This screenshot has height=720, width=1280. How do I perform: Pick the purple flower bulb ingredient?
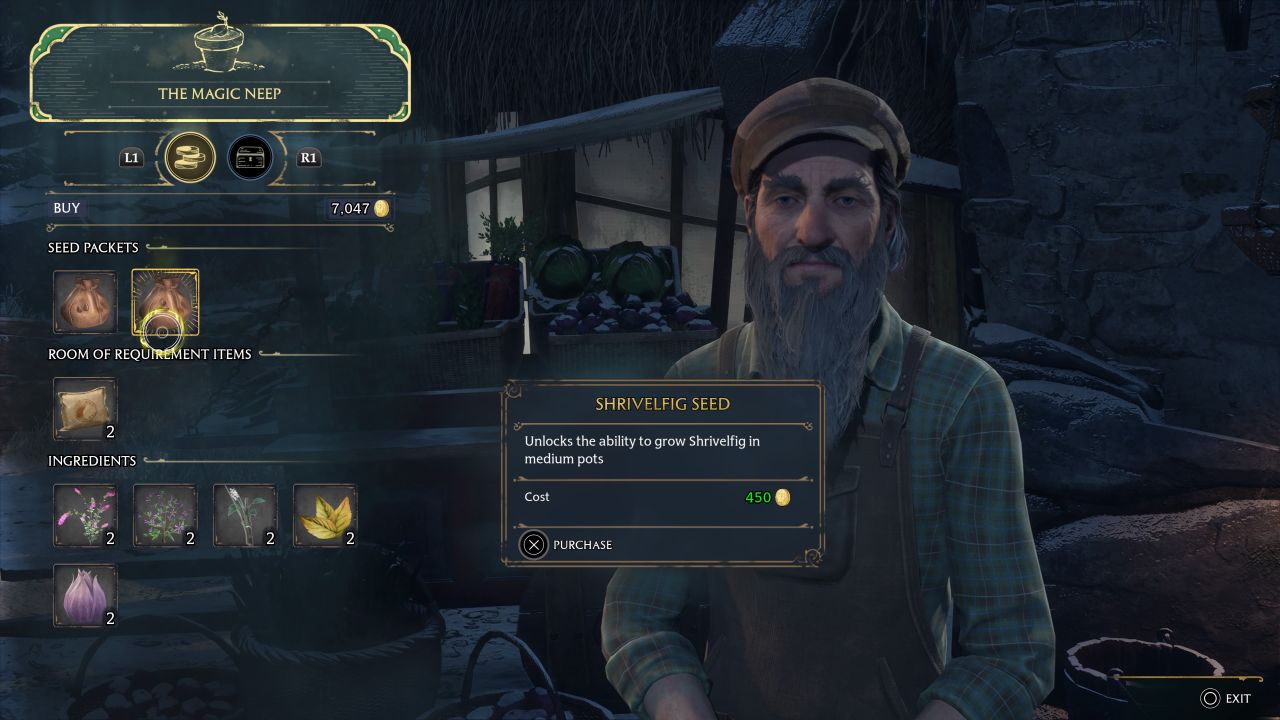pos(85,595)
